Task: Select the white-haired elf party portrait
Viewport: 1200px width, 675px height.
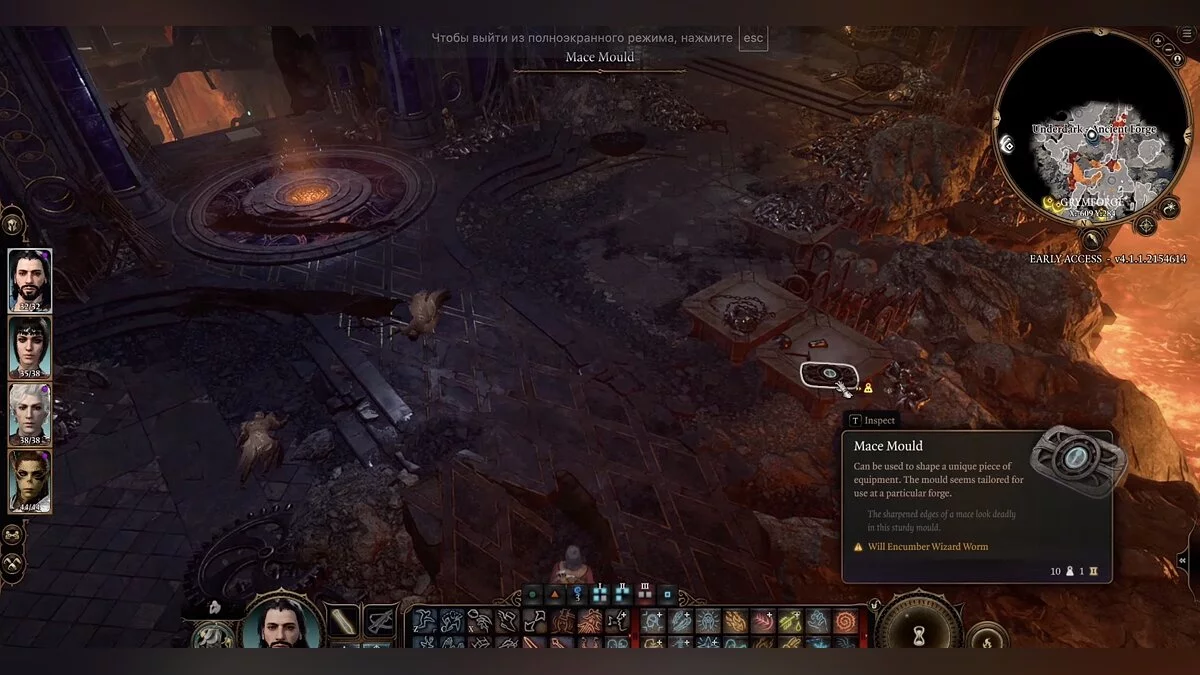Action: tap(30, 413)
